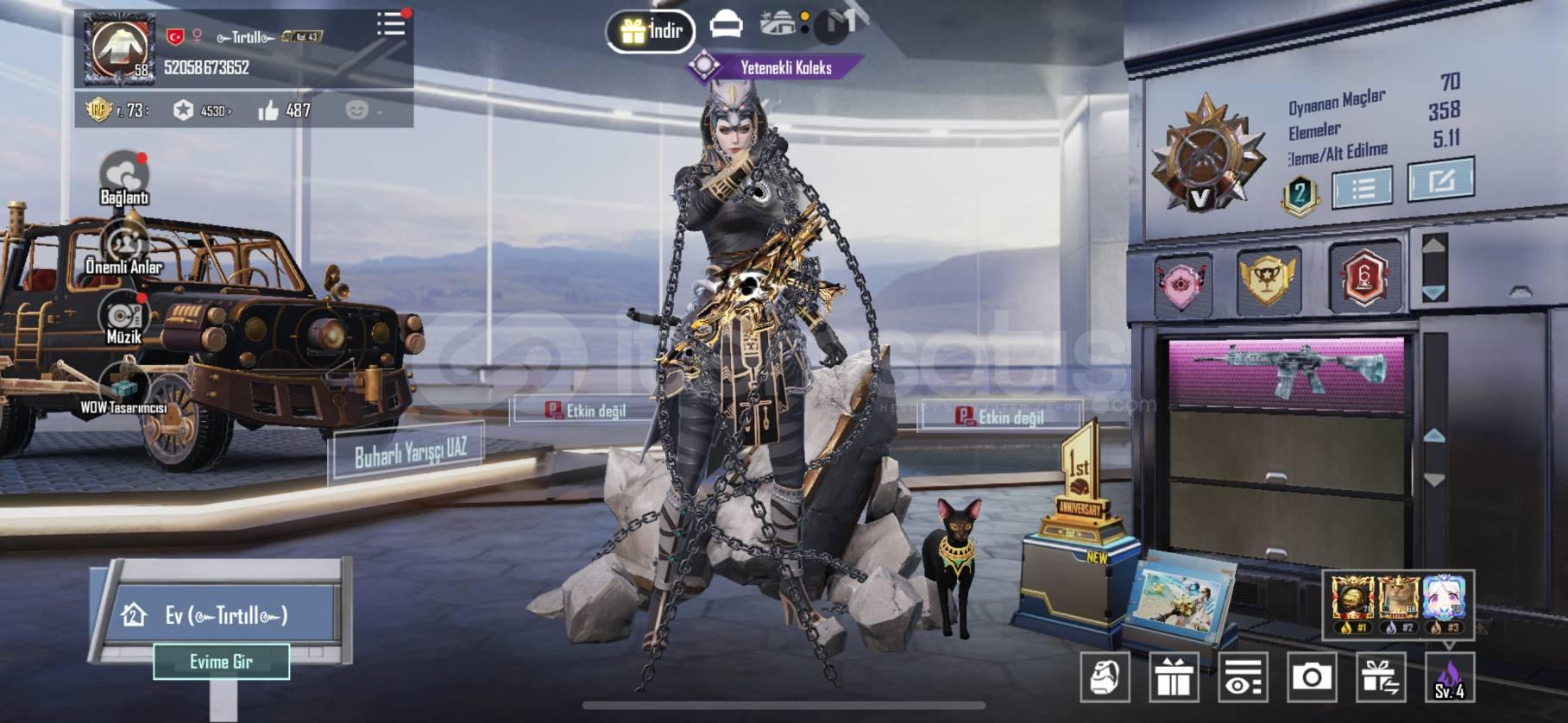Select the displayed M416 weapon skin
This screenshot has height=723, width=1568.
tap(1288, 371)
